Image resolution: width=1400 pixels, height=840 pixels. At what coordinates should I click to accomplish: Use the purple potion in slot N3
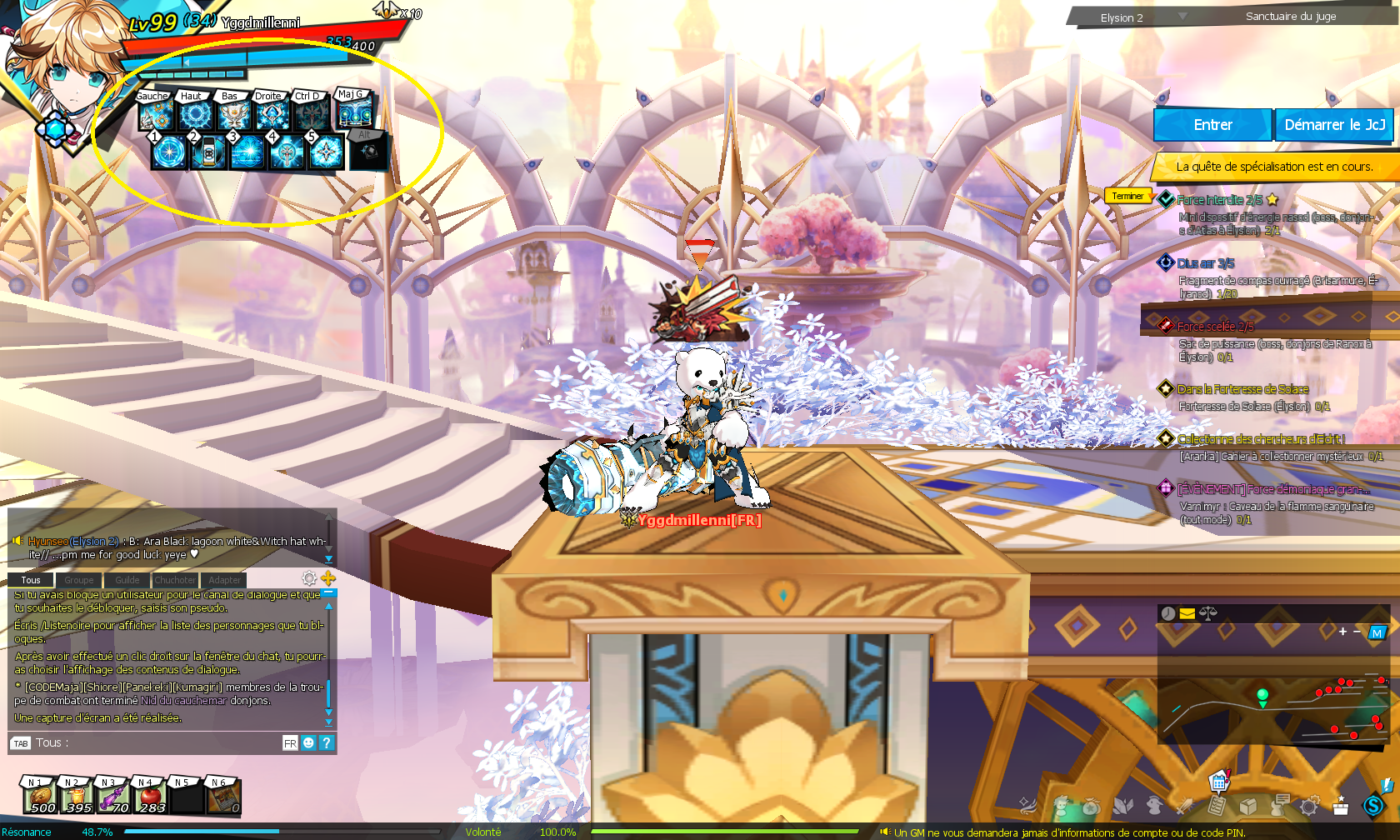point(113,797)
